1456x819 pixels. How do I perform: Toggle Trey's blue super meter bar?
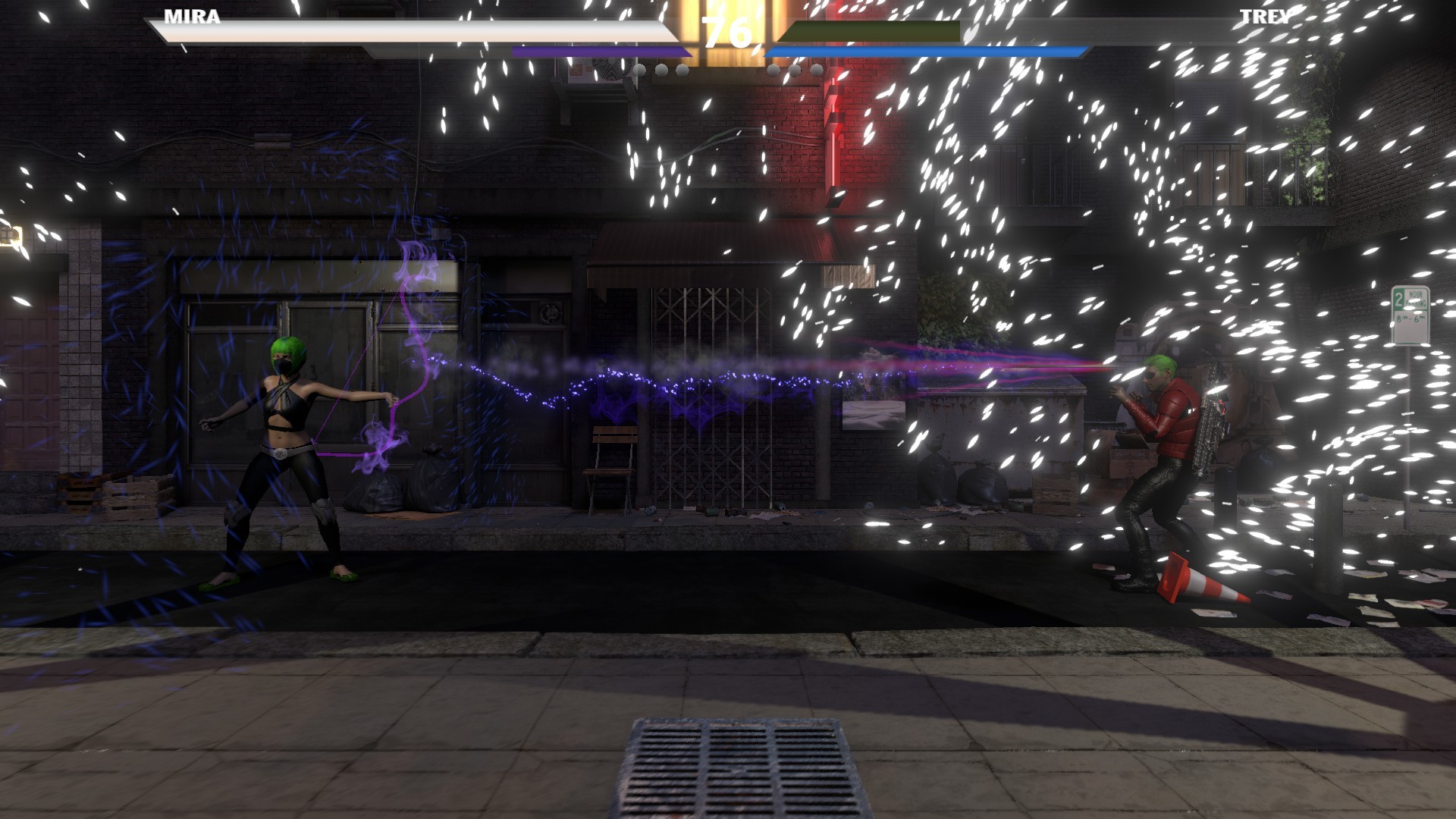pos(921,49)
